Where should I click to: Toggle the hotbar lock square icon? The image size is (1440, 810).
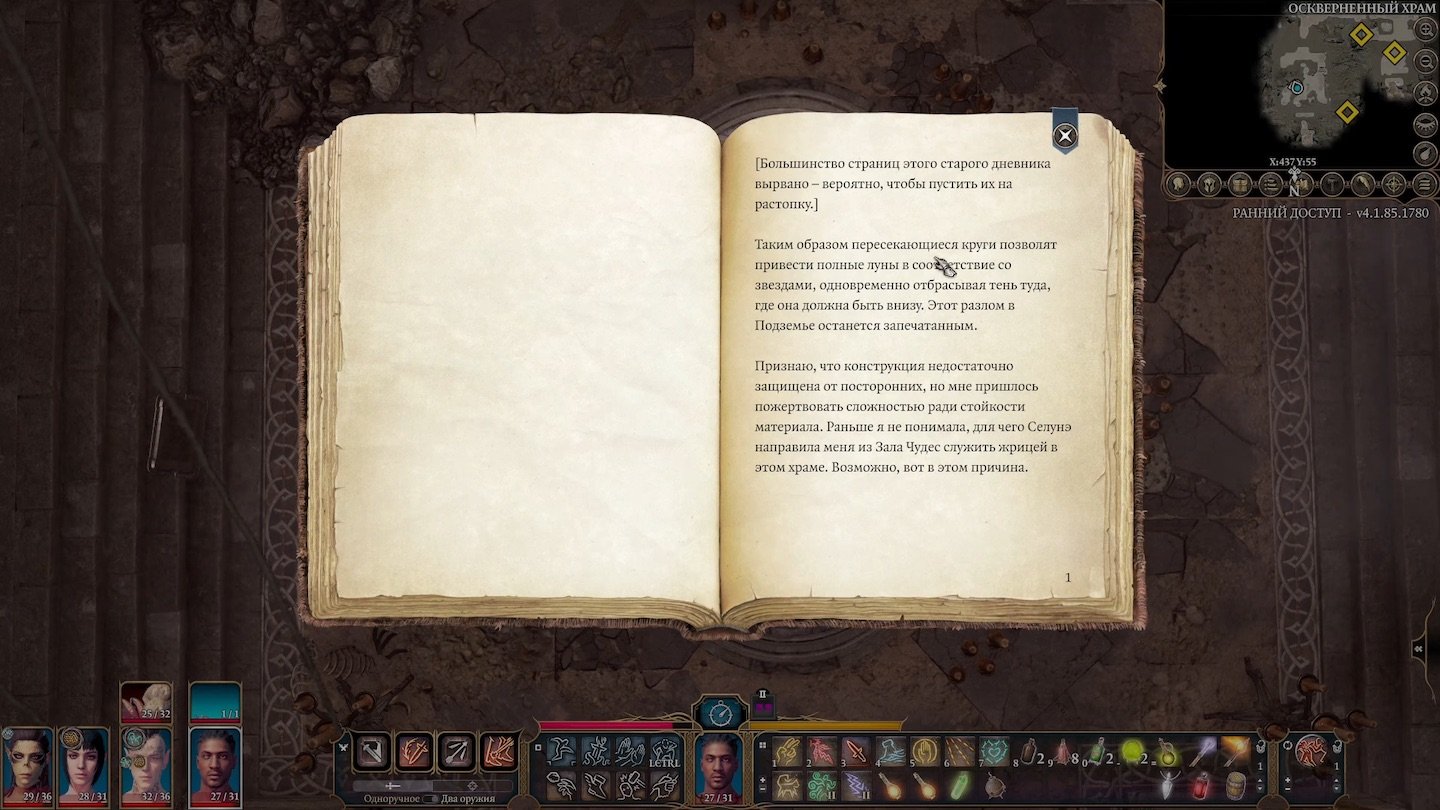(538, 747)
